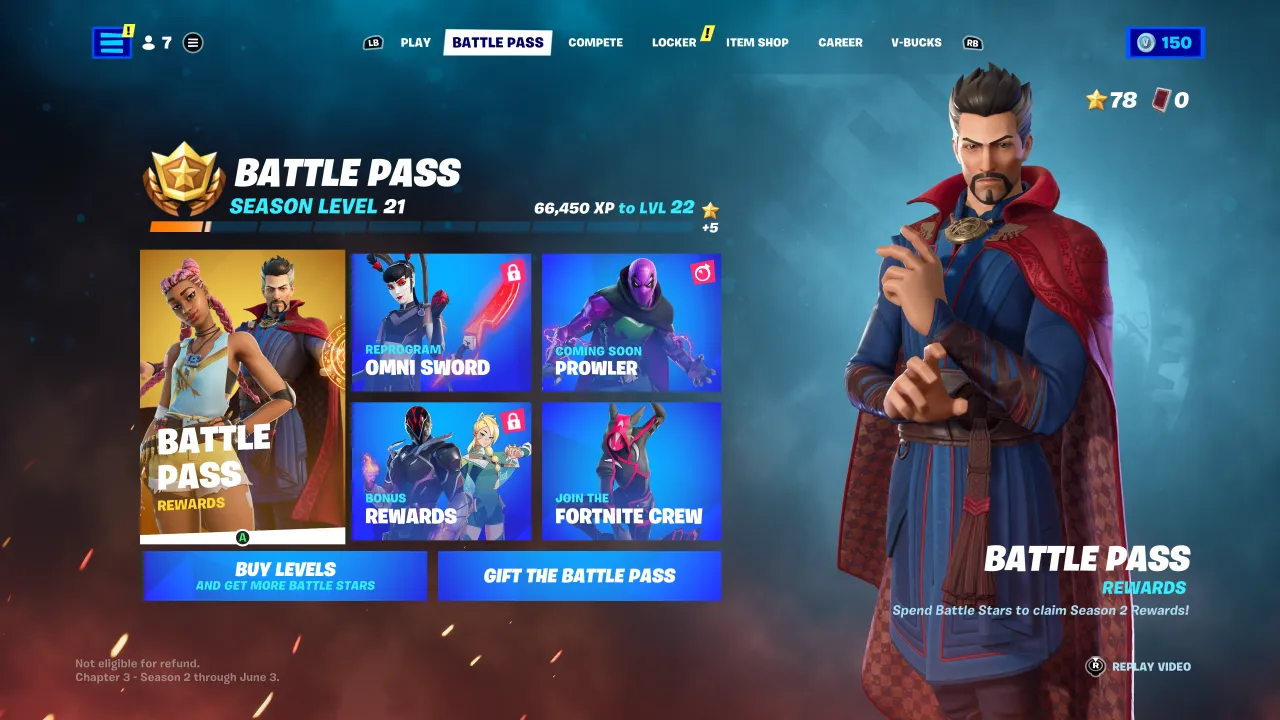Click Gift the Battle Pass

pyautogui.click(x=579, y=575)
